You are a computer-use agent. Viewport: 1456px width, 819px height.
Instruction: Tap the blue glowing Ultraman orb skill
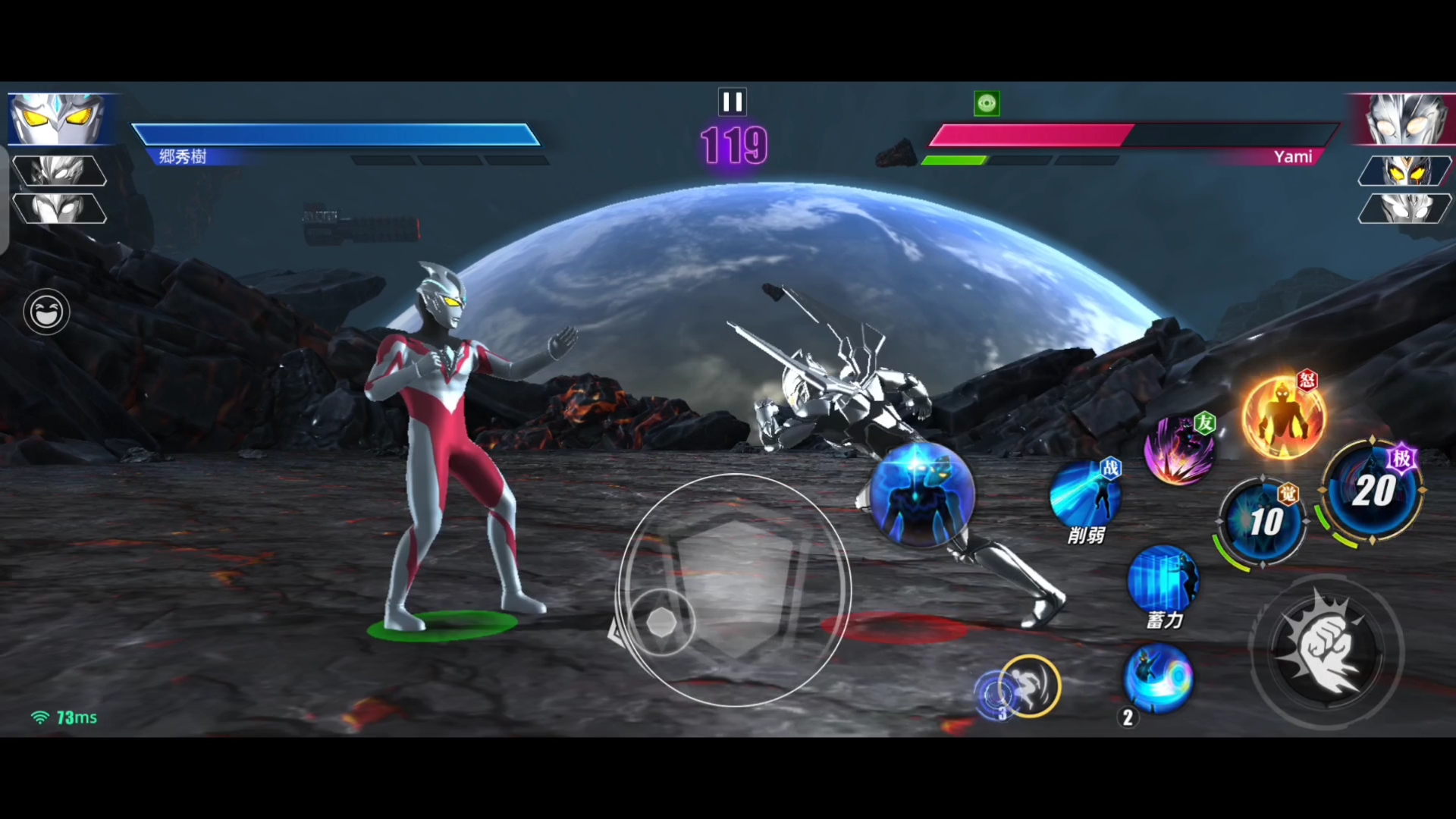(921, 494)
